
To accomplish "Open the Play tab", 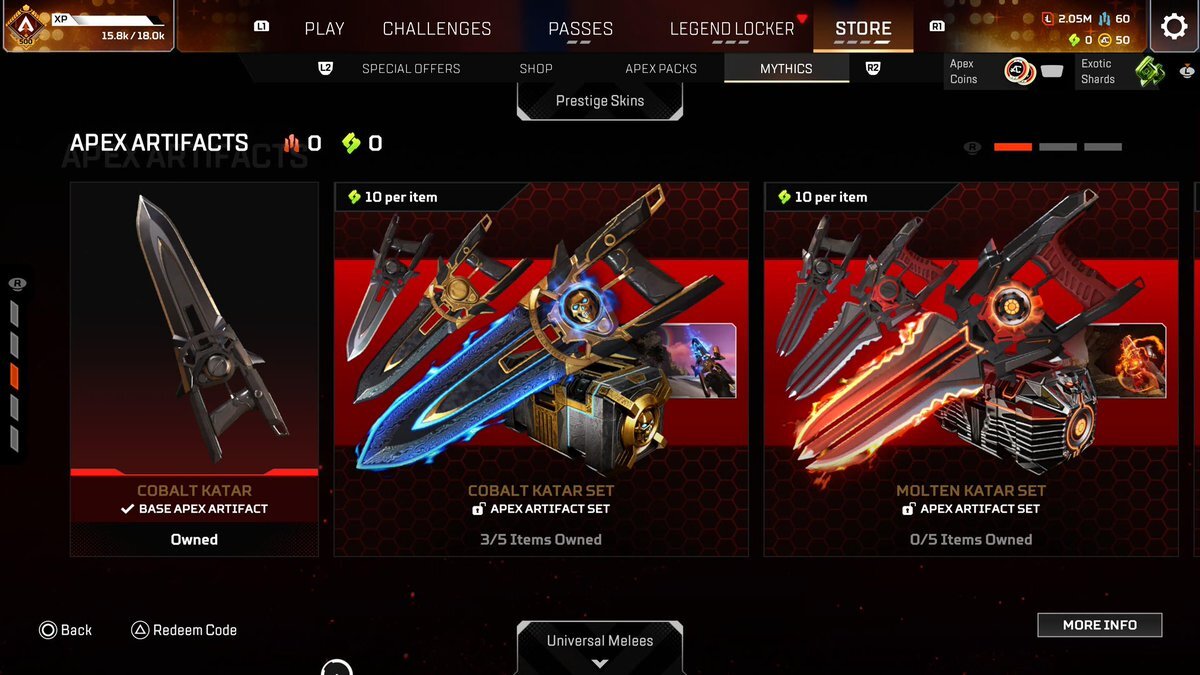I will pyautogui.click(x=324, y=29).
